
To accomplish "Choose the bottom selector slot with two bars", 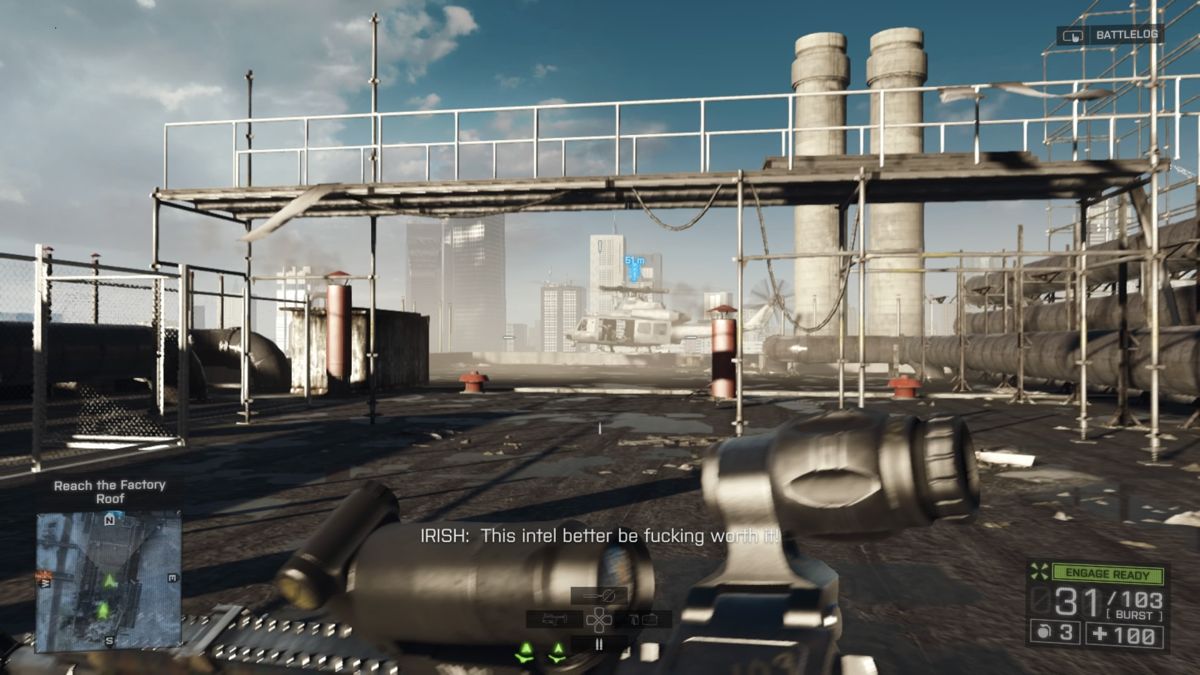I will (599, 645).
